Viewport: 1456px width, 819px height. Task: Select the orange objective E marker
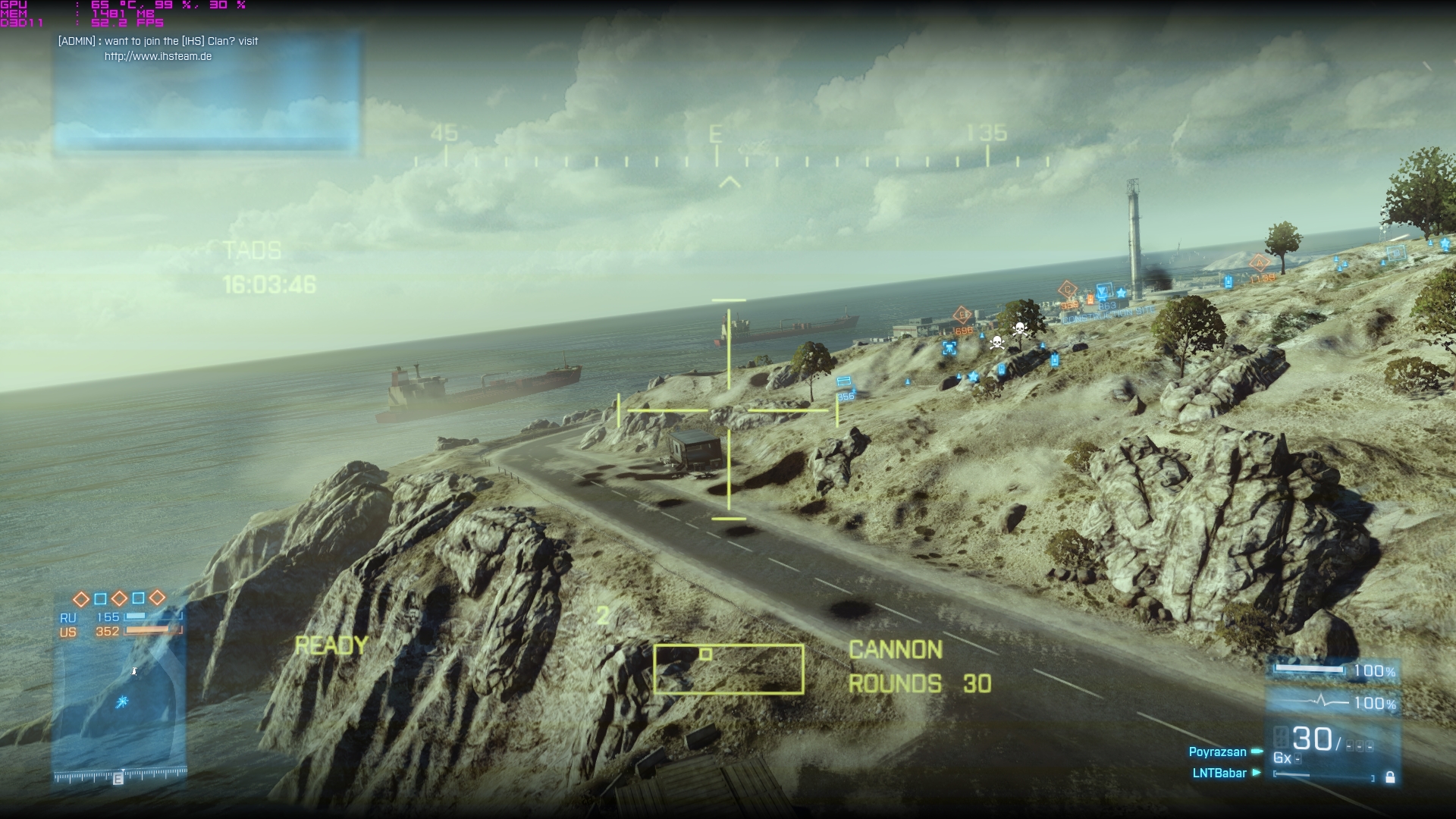point(963,315)
